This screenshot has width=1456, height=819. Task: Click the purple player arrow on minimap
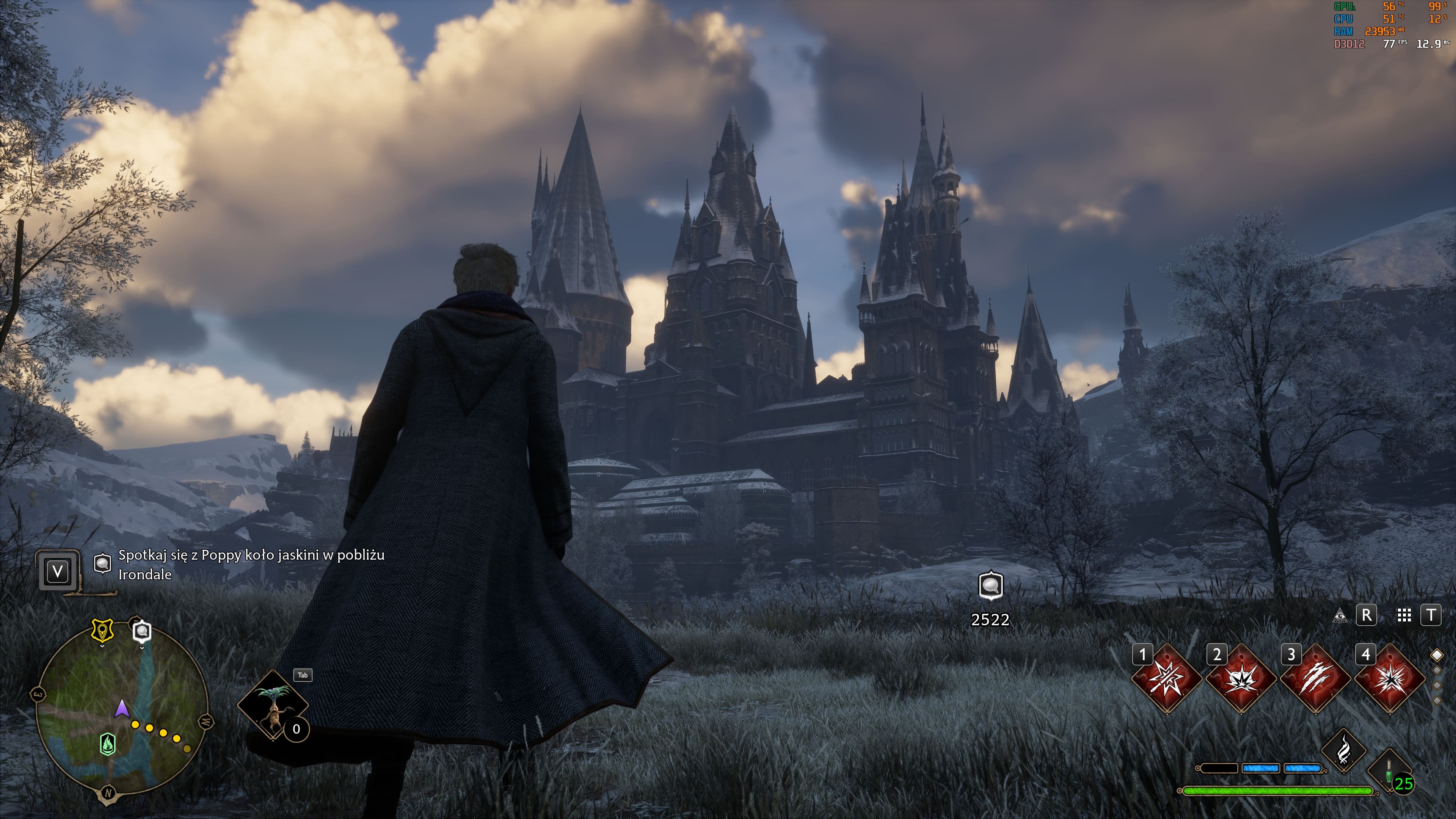pos(121,709)
